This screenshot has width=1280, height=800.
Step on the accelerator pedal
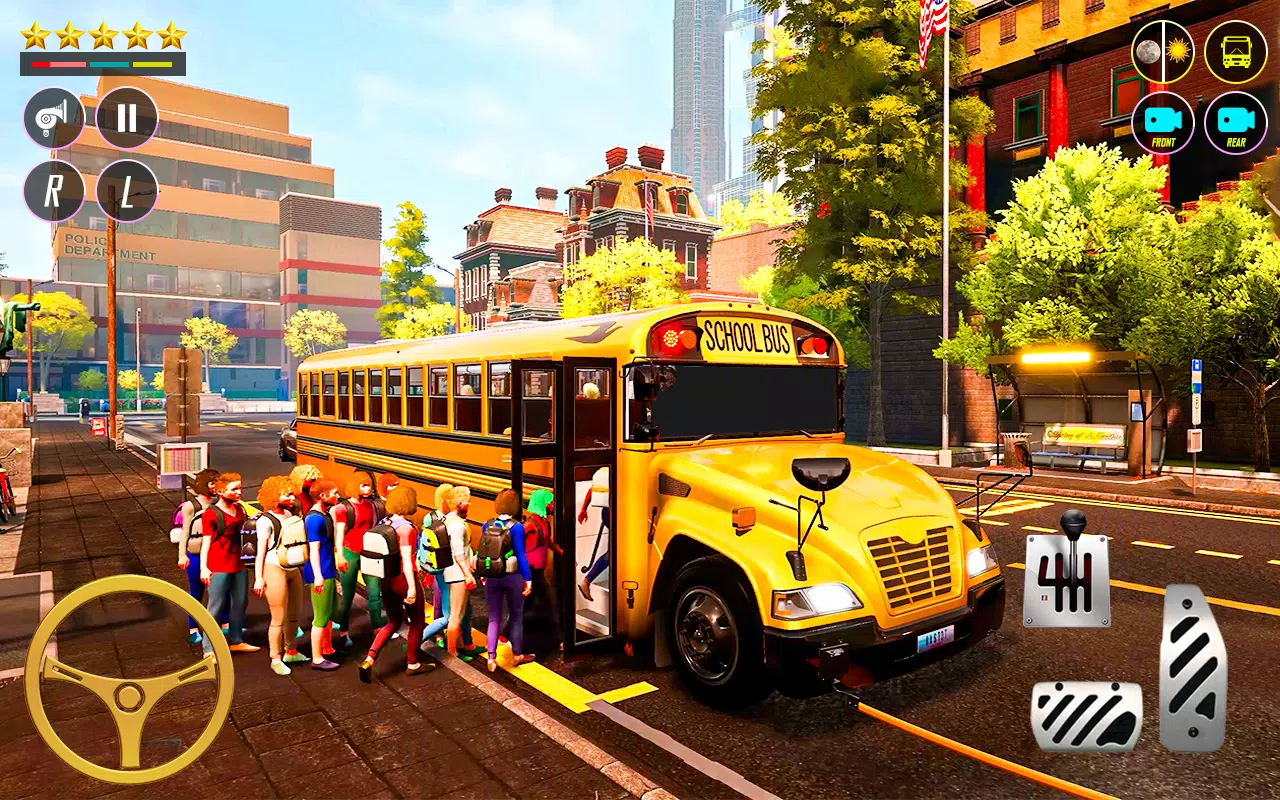point(1193,667)
